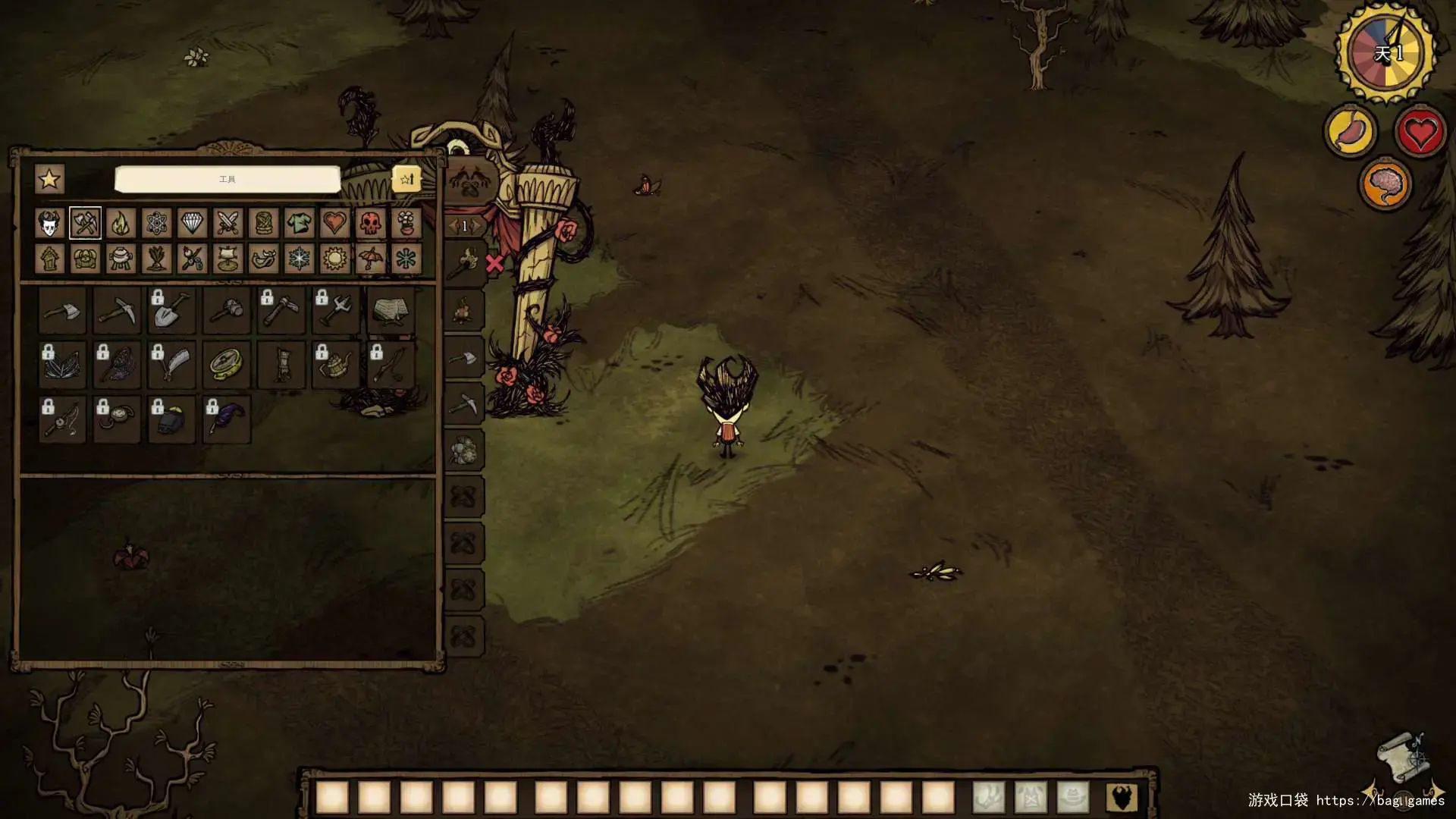Image resolution: width=1456 pixels, height=819 pixels.
Task: Open the green shirt Clothing filter
Action: [x=300, y=224]
